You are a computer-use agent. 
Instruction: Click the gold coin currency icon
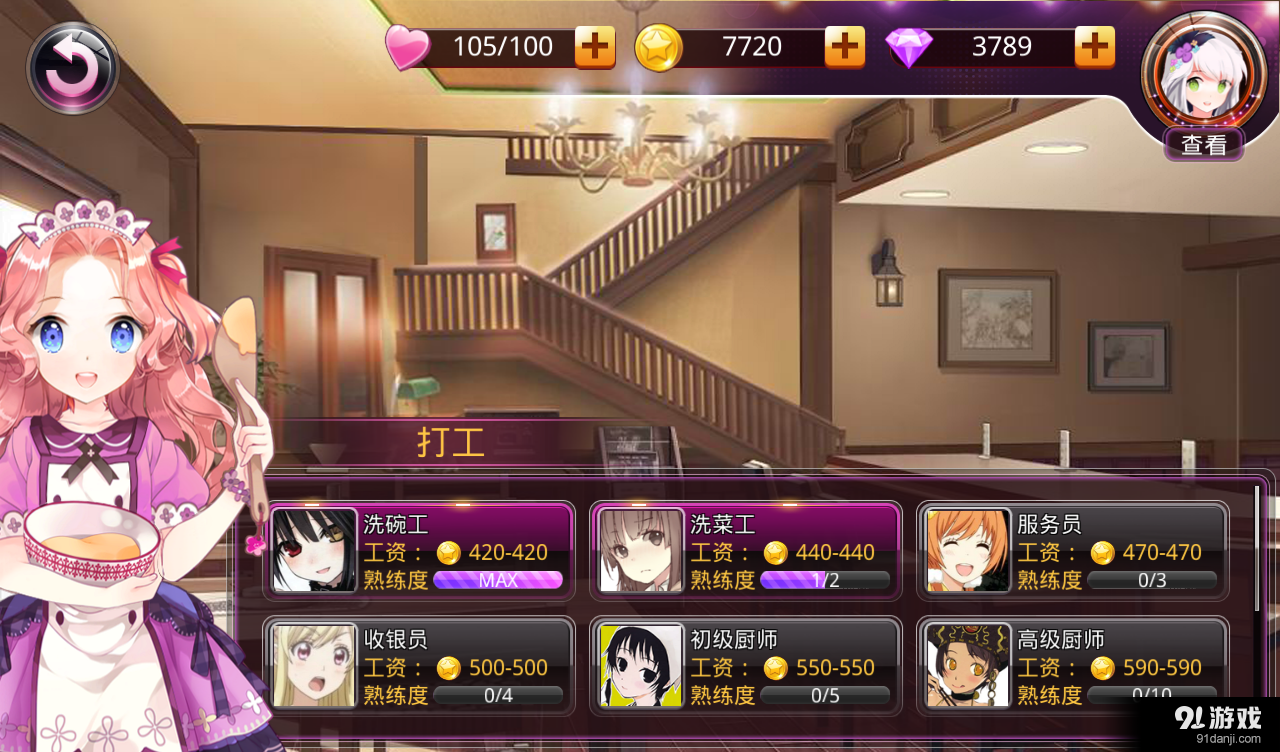[659, 46]
